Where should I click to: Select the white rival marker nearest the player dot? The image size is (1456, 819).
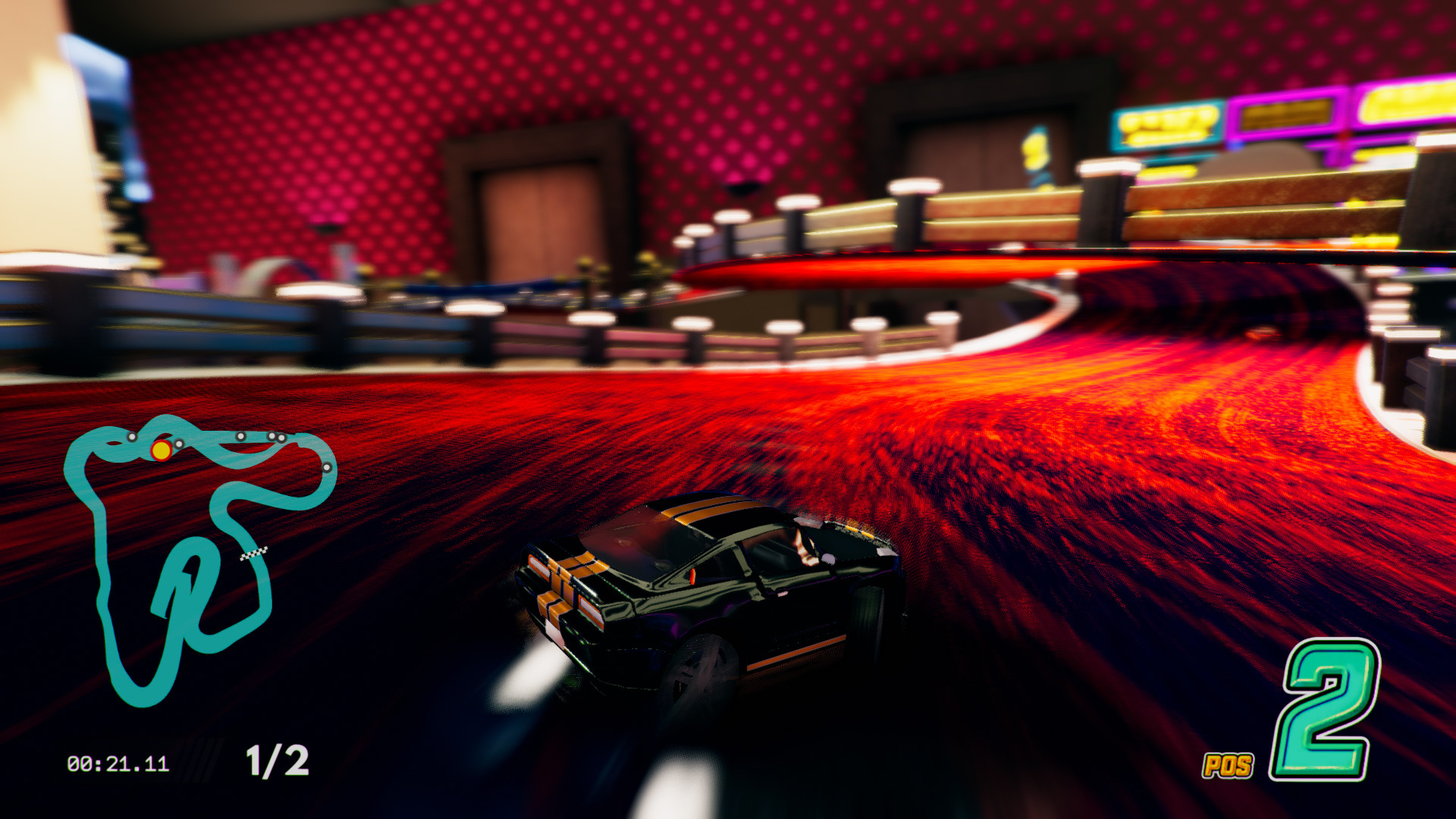point(179,444)
